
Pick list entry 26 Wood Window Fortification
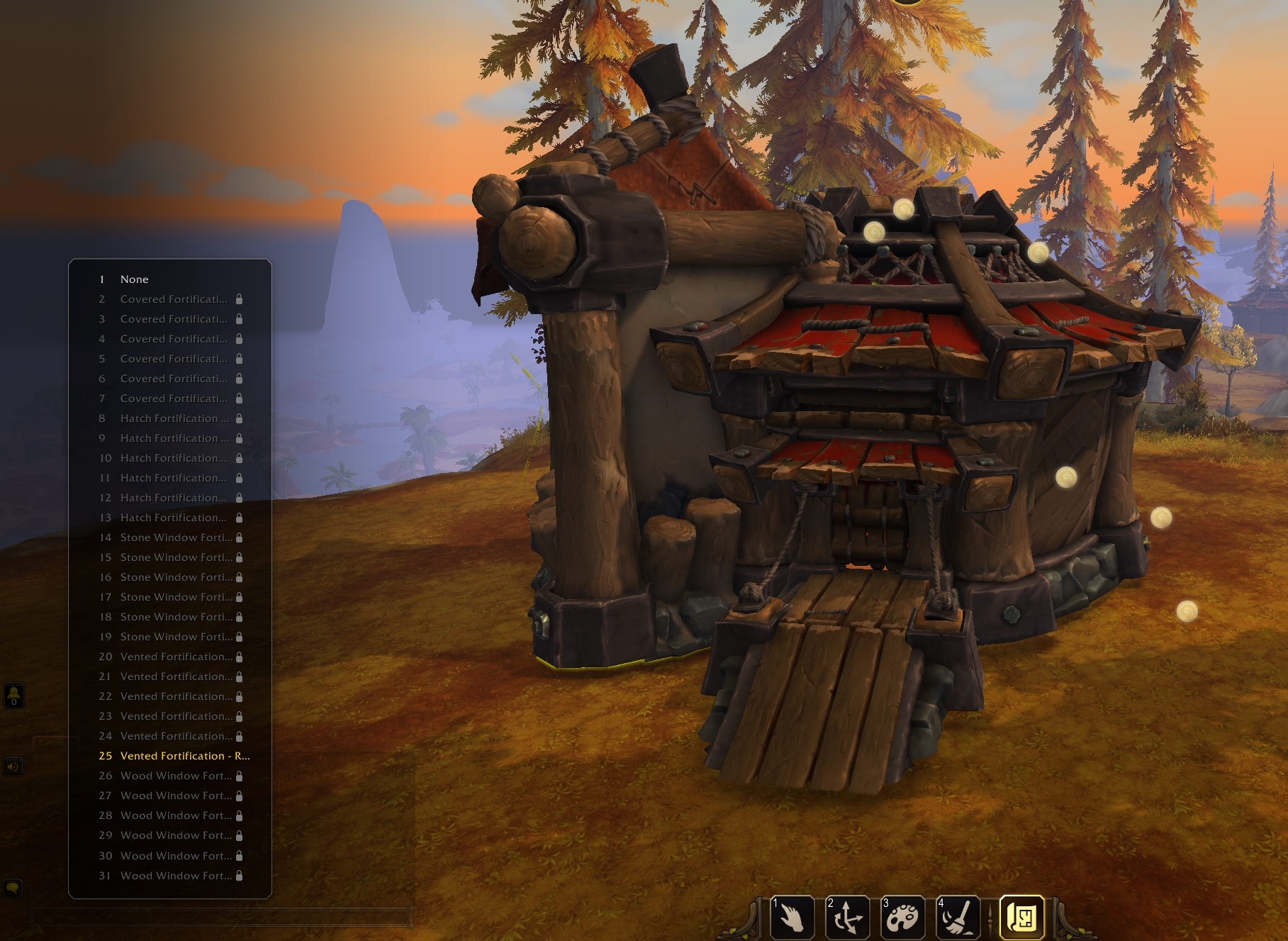click(x=176, y=776)
